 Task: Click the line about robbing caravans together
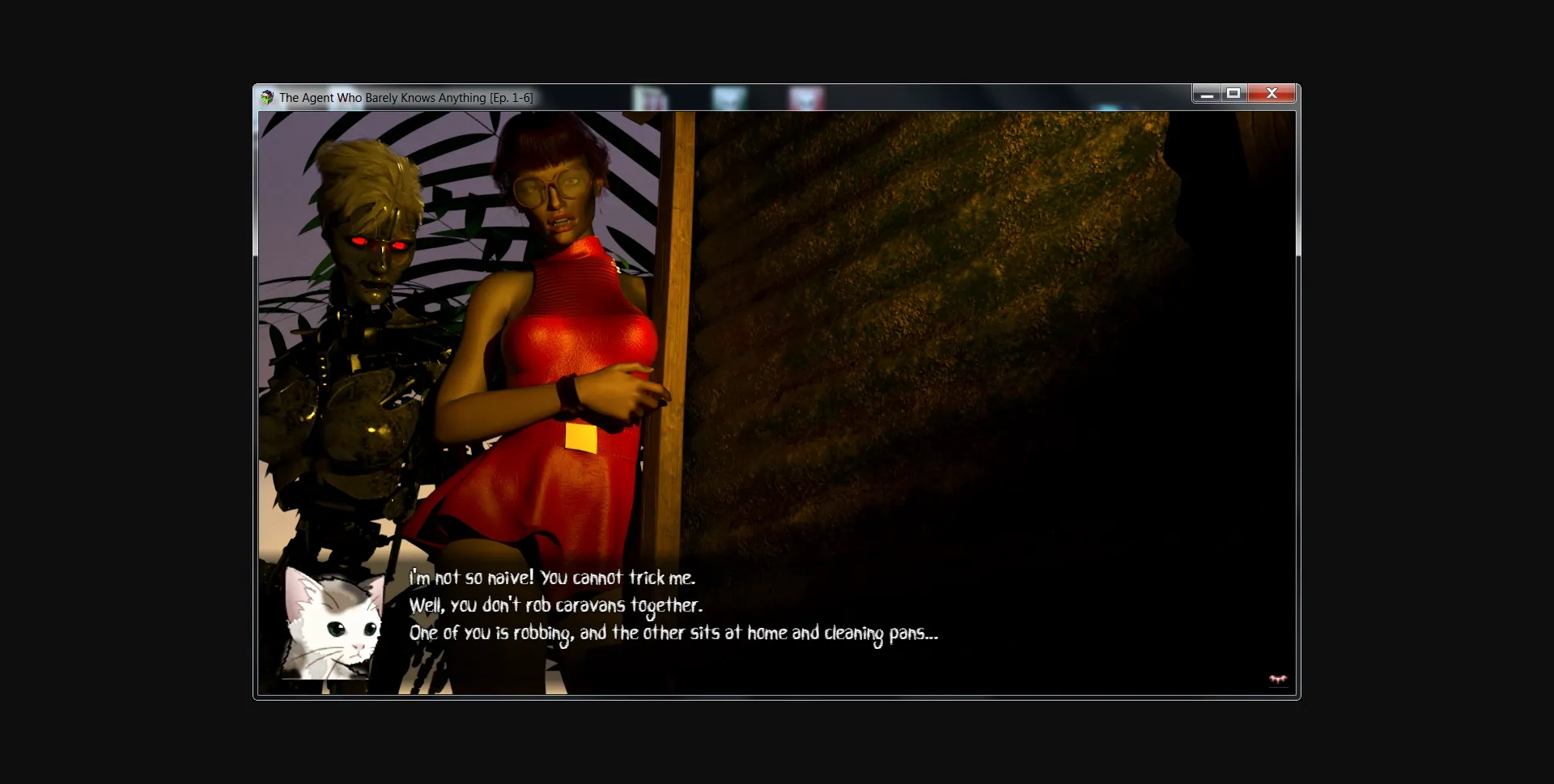tap(556, 605)
